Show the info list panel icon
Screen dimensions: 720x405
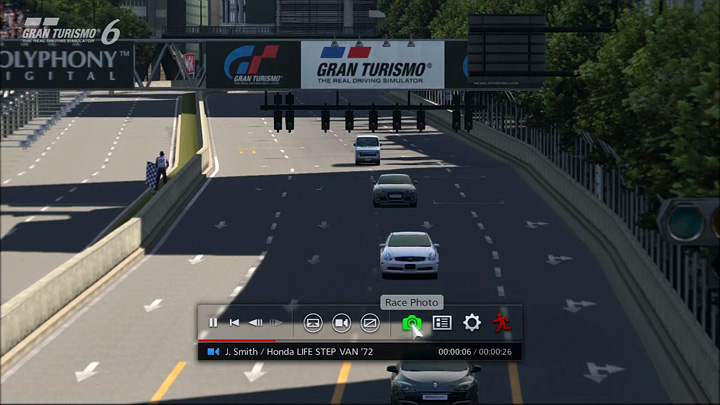point(442,322)
